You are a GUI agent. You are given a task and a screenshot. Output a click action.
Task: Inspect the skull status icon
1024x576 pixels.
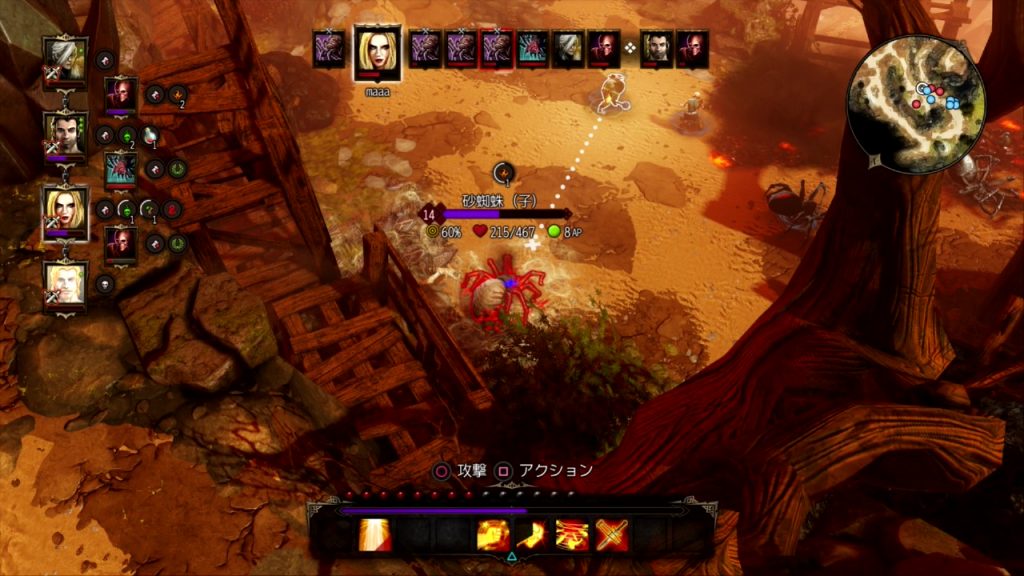point(105,284)
